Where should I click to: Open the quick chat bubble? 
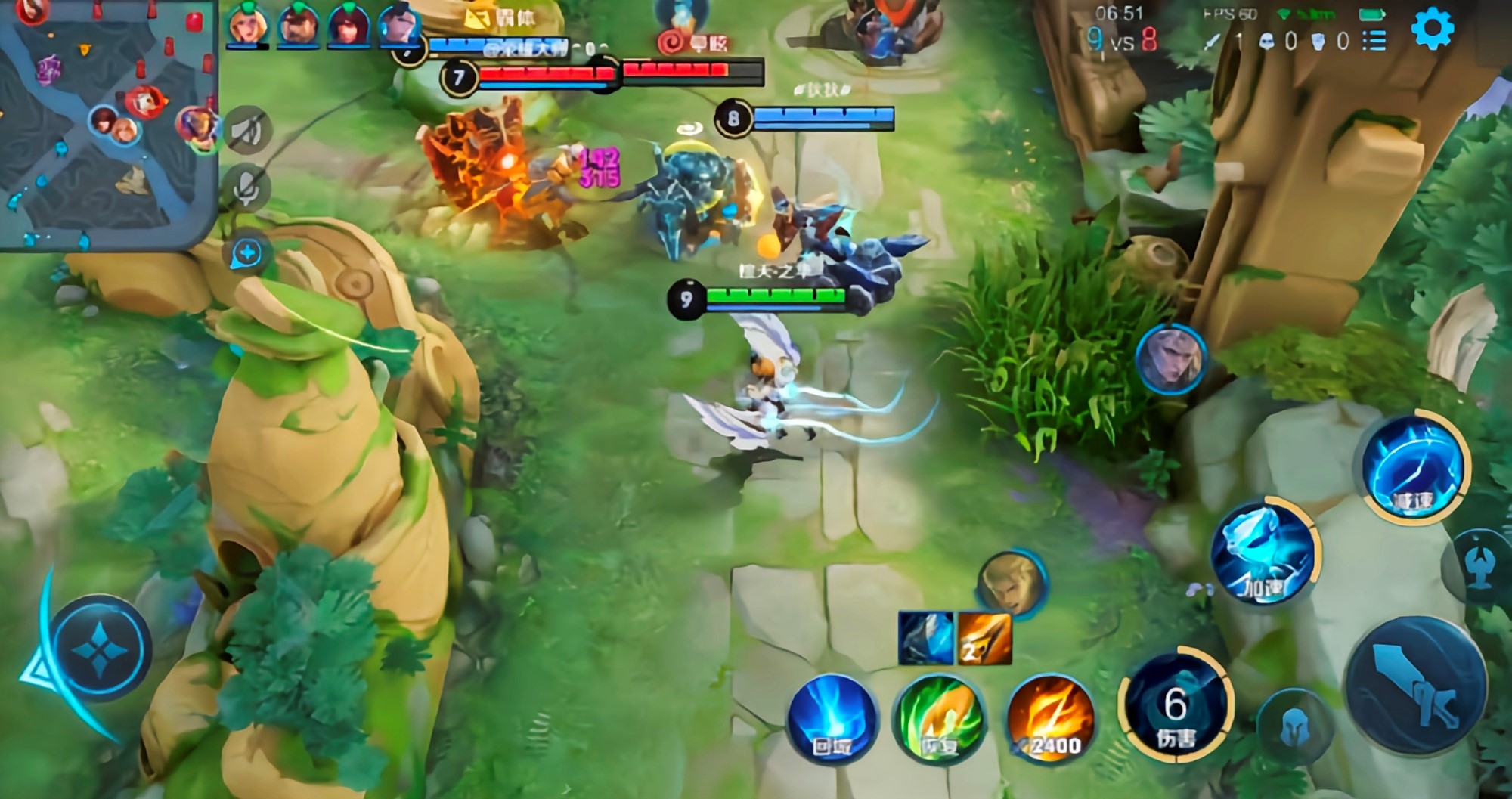coord(248,253)
